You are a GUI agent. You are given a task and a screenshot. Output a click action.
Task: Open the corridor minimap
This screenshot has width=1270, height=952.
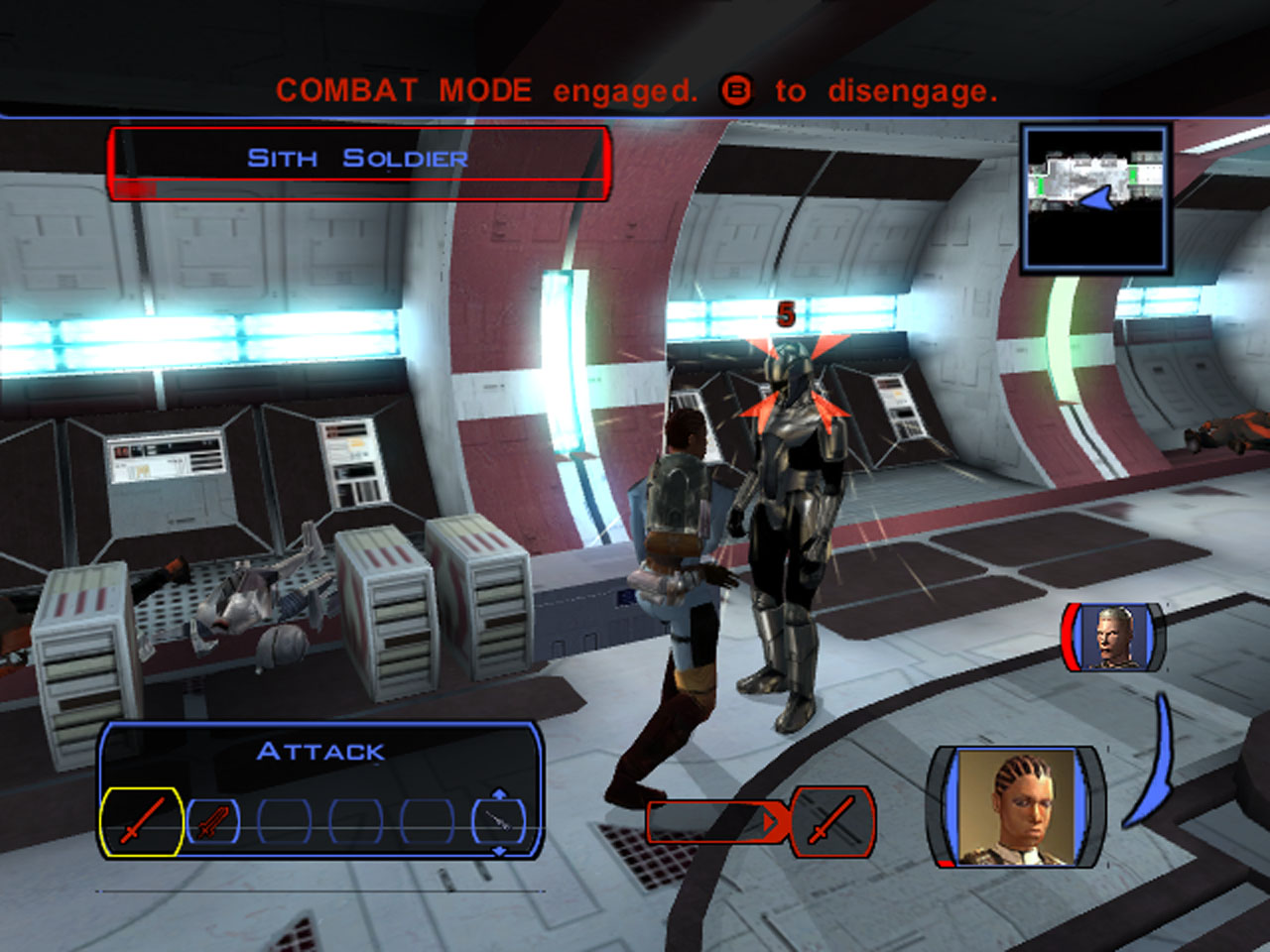point(1096,198)
